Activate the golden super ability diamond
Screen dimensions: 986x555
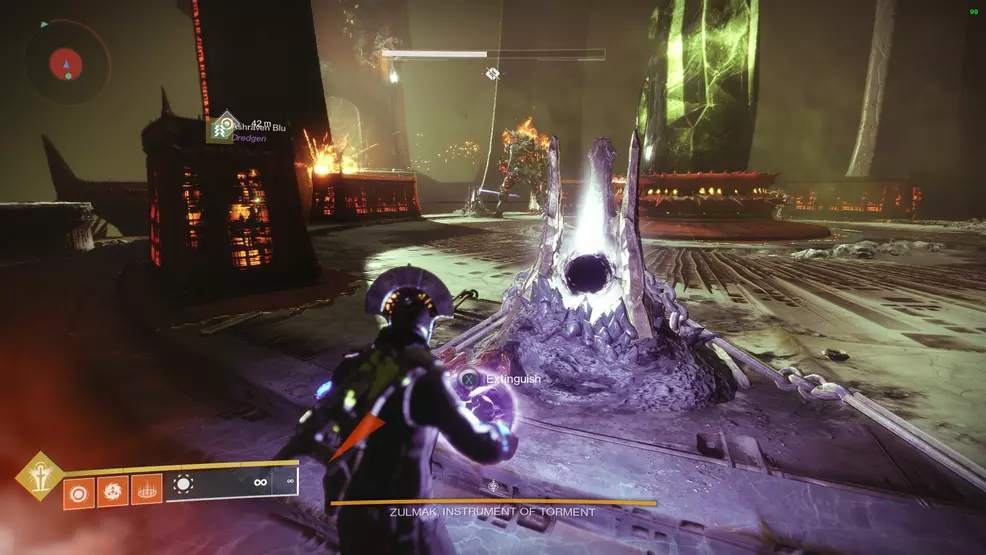[39, 476]
